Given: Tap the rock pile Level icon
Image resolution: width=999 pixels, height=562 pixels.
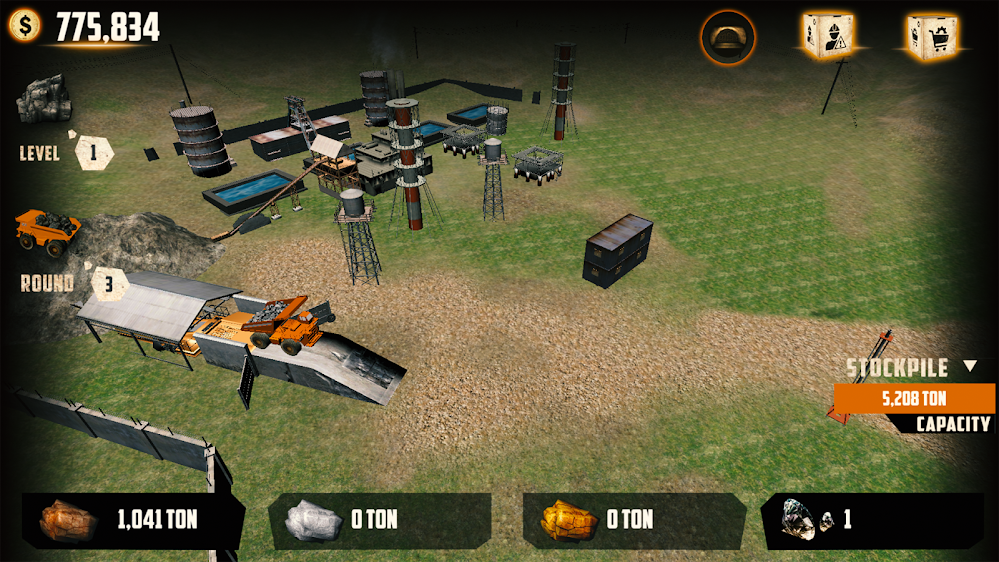Looking at the screenshot, I should (x=44, y=98).
